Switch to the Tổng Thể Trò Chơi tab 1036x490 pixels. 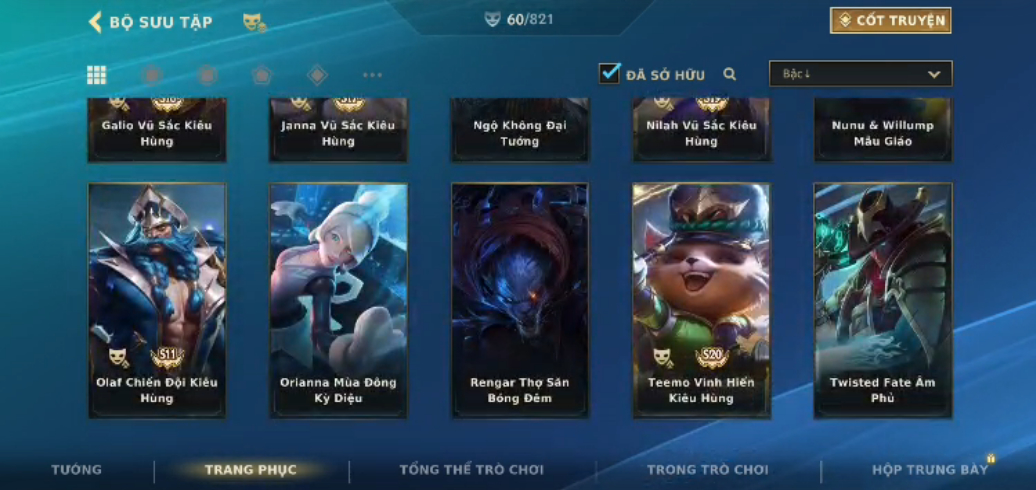click(x=472, y=470)
